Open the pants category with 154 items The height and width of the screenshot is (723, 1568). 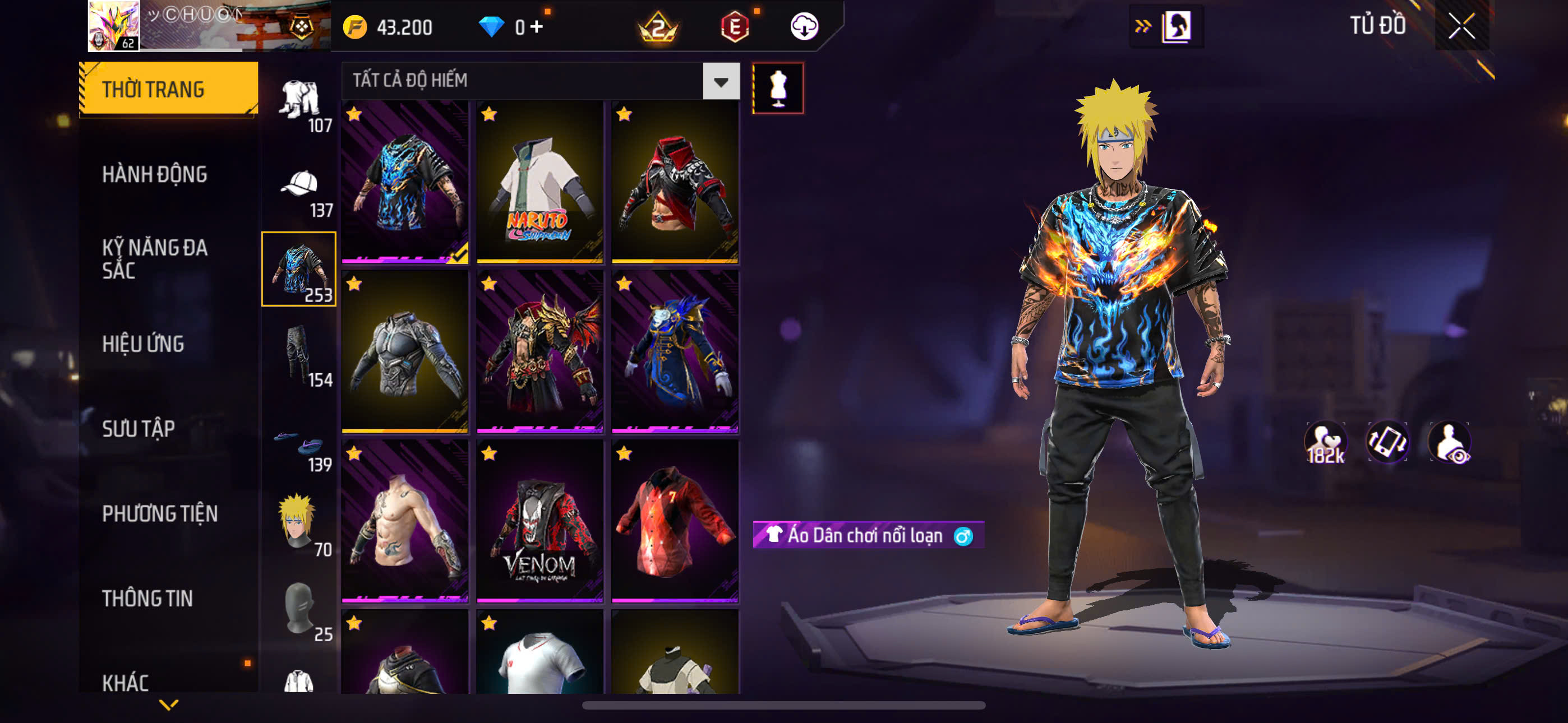(x=299, y=355)
